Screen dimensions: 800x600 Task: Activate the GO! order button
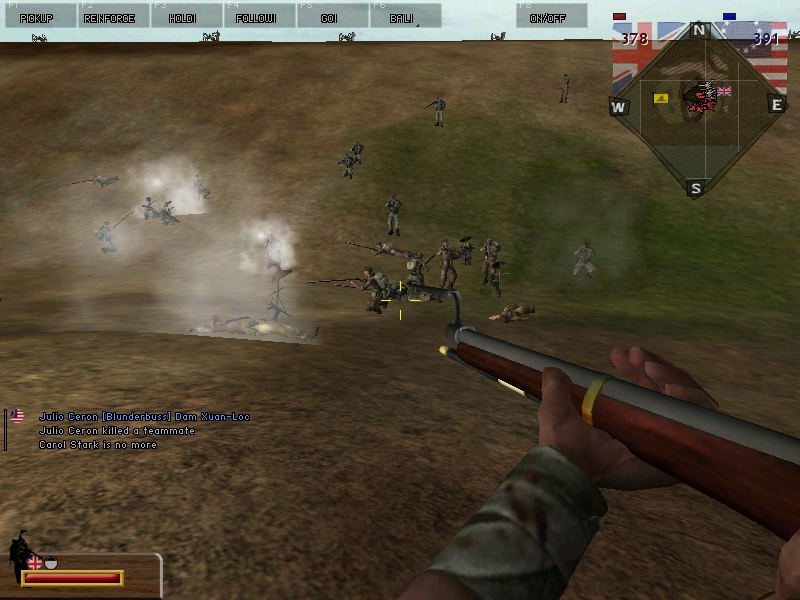[329, 17]
